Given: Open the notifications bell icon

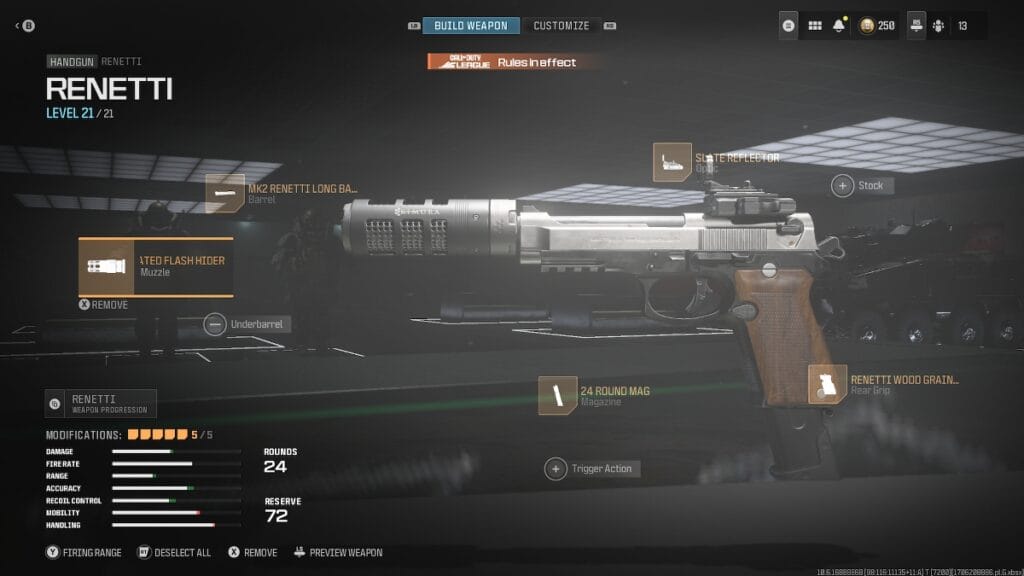Looking at the screenshot, I should tap(839, 26).
